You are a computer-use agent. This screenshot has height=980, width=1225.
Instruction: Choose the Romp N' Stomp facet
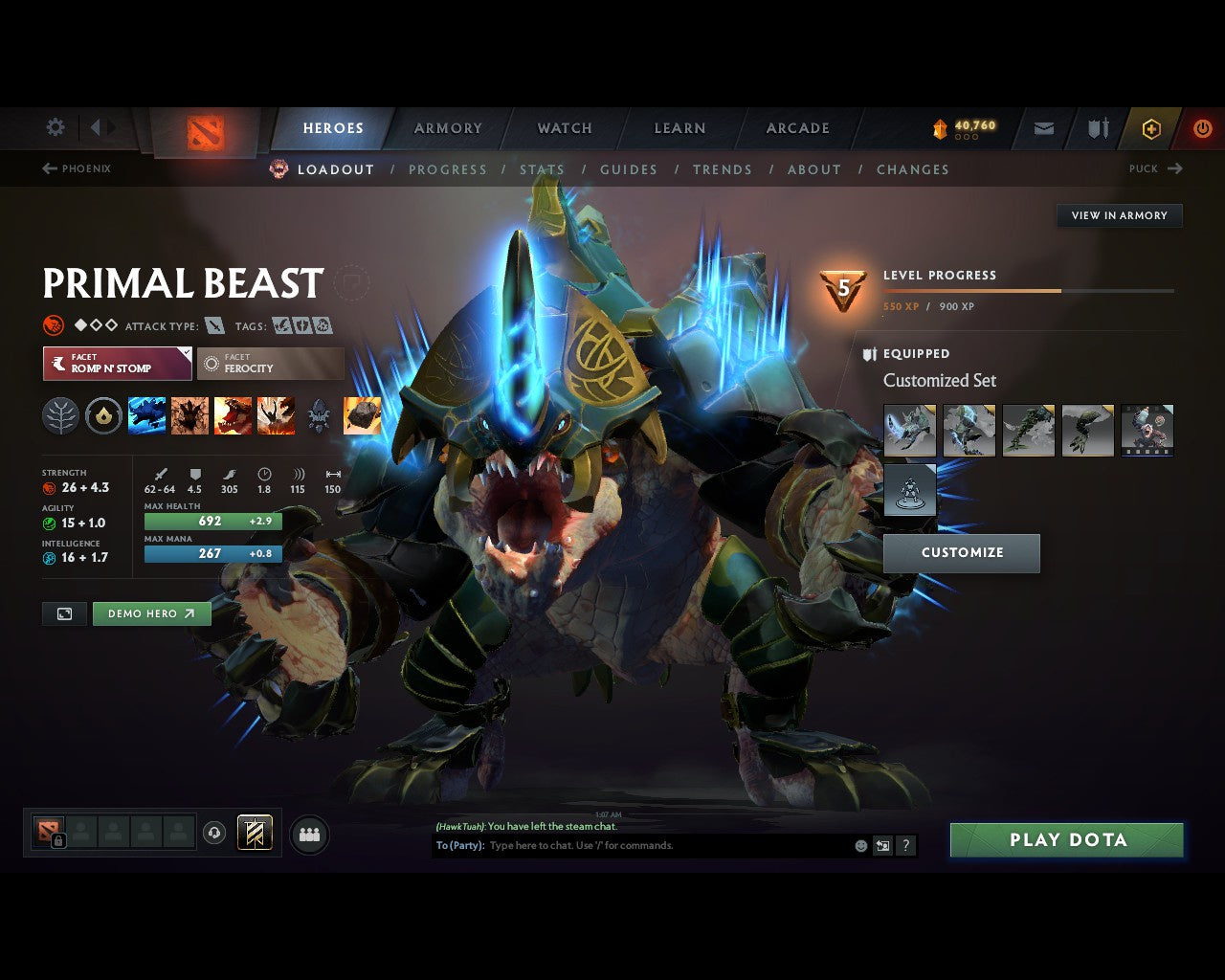tap(117, 364)
